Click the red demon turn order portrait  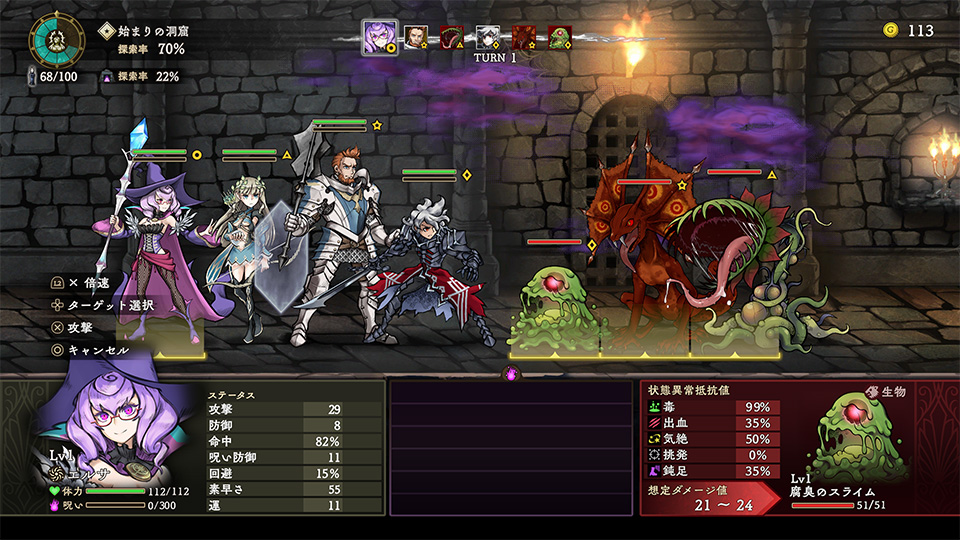(524, 38)
